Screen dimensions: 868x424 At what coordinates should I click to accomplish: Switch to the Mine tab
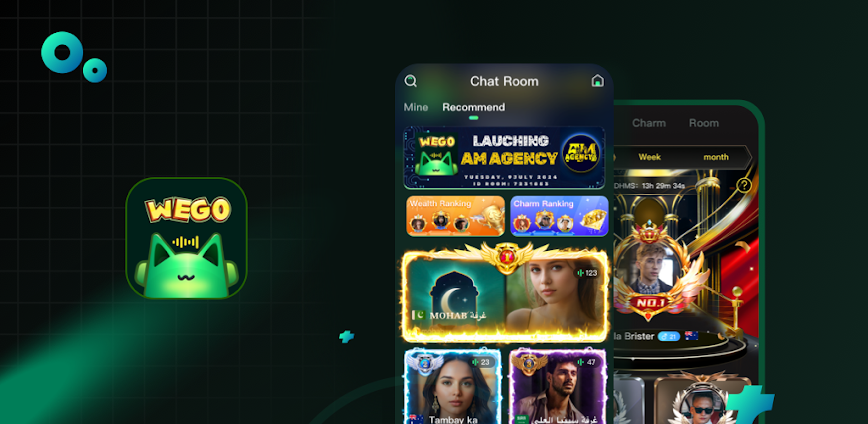416,107
